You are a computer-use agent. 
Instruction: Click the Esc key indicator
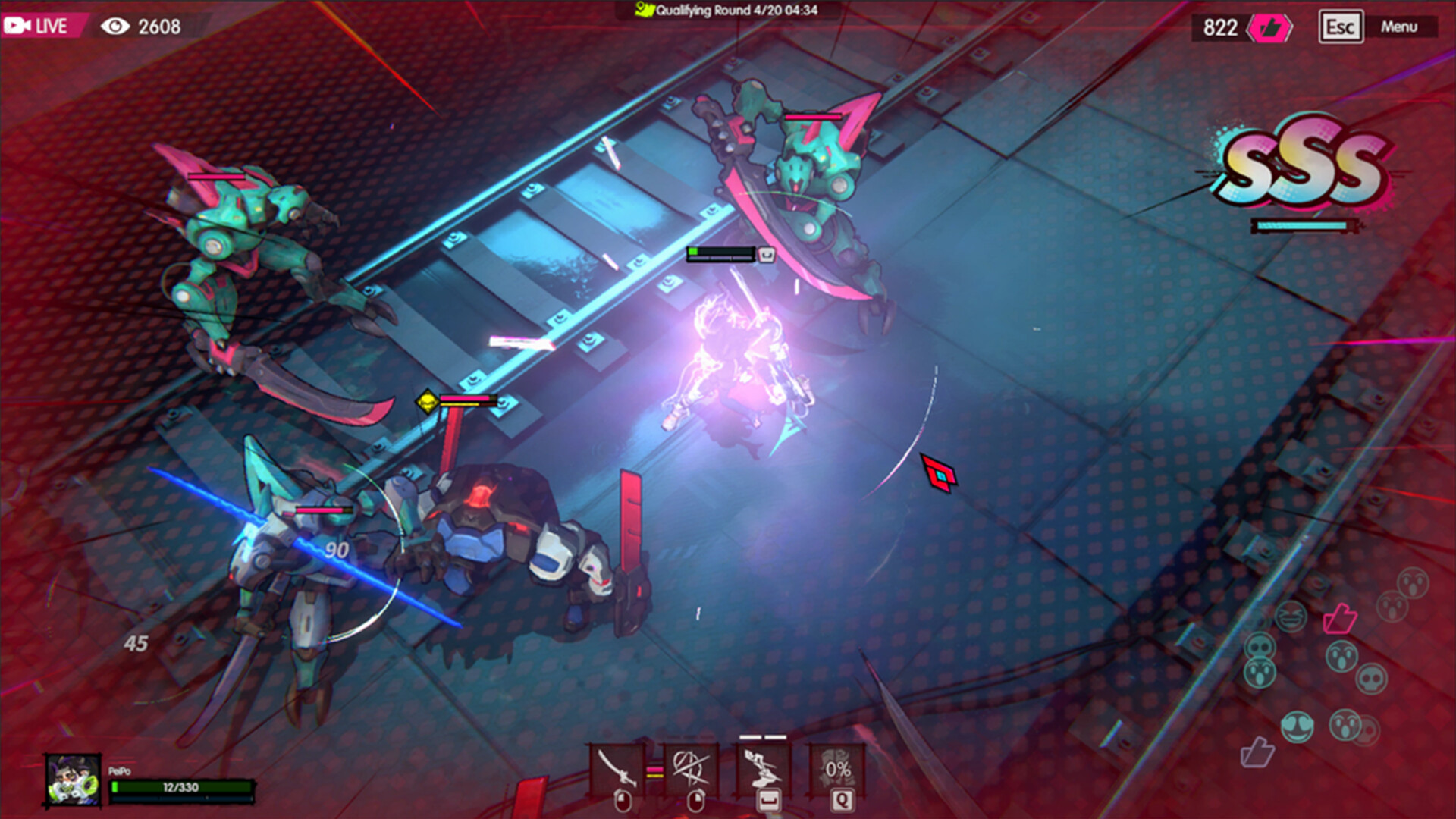[x=1342, y=27]
